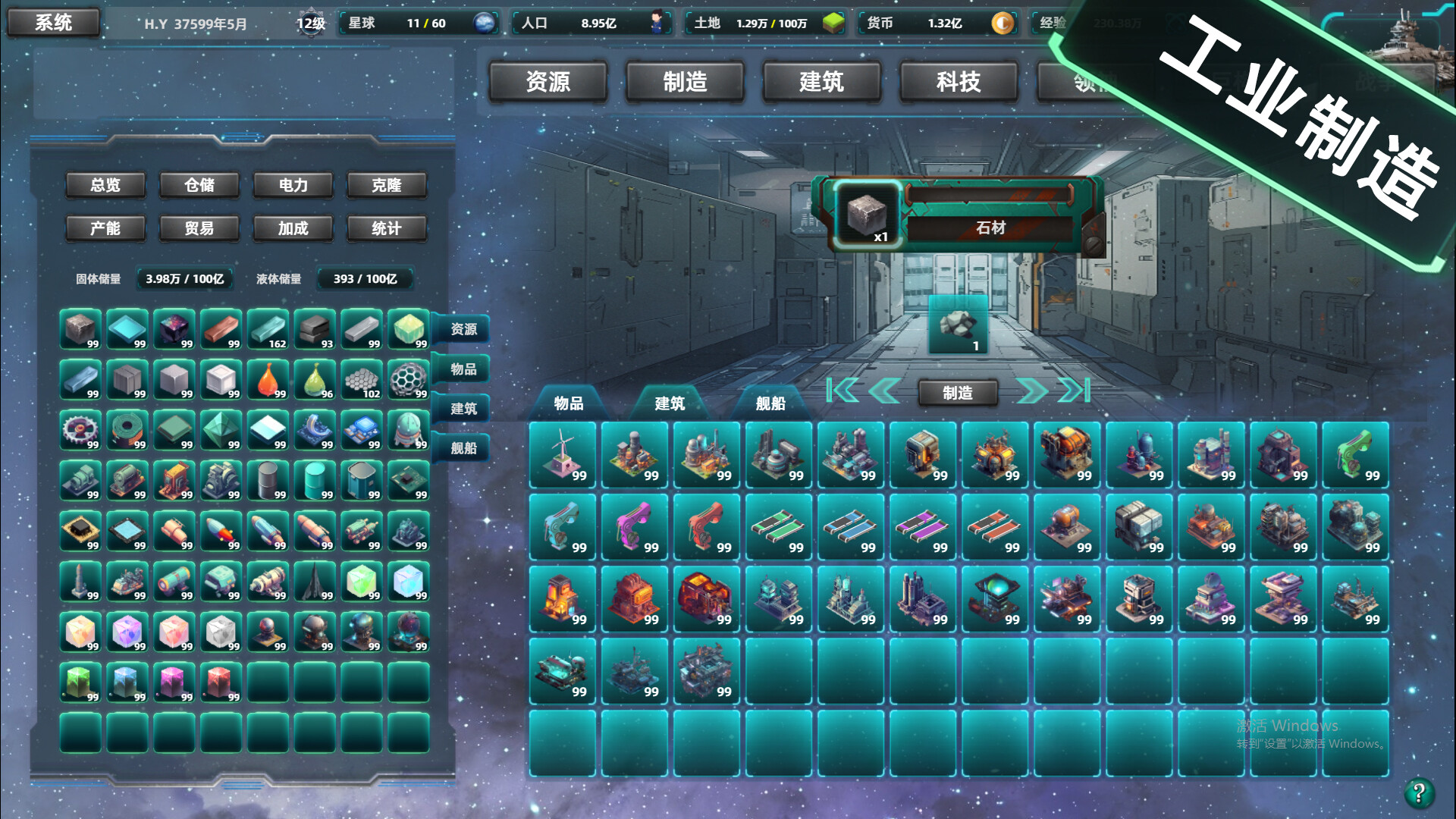The image size is (1456, 819).
Task: Click the stone cube icon in resource inventory
Action: (80, 330)
